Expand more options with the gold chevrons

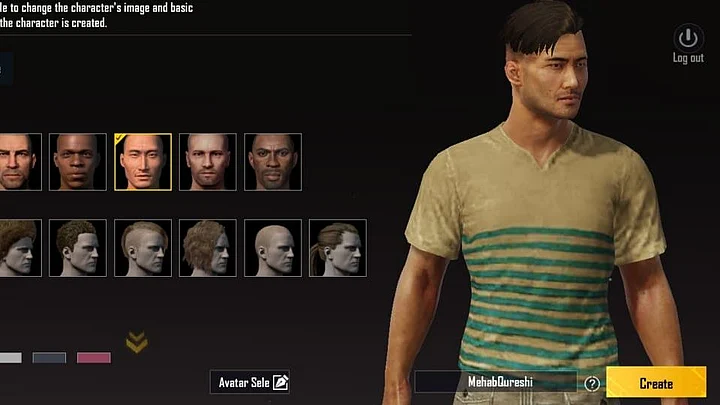[137, 343]
